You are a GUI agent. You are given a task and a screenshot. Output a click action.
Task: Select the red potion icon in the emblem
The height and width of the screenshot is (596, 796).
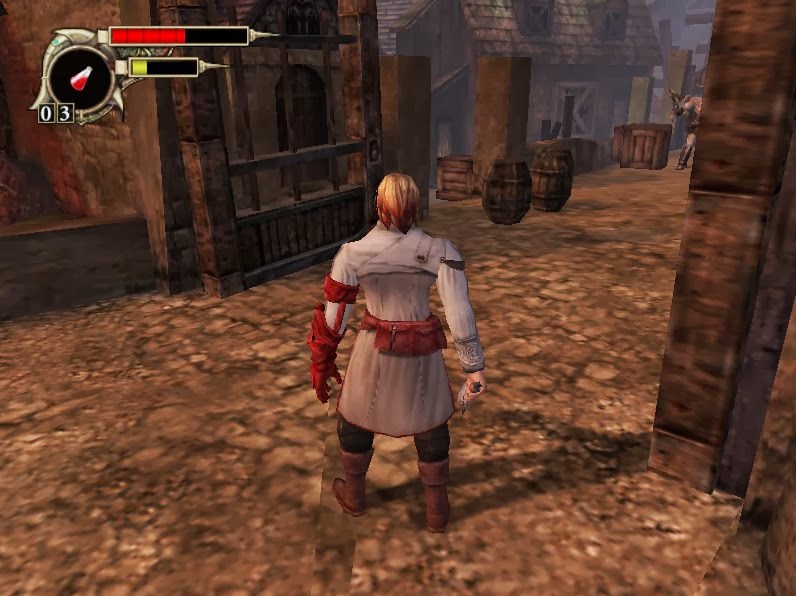tap(80, 76)
